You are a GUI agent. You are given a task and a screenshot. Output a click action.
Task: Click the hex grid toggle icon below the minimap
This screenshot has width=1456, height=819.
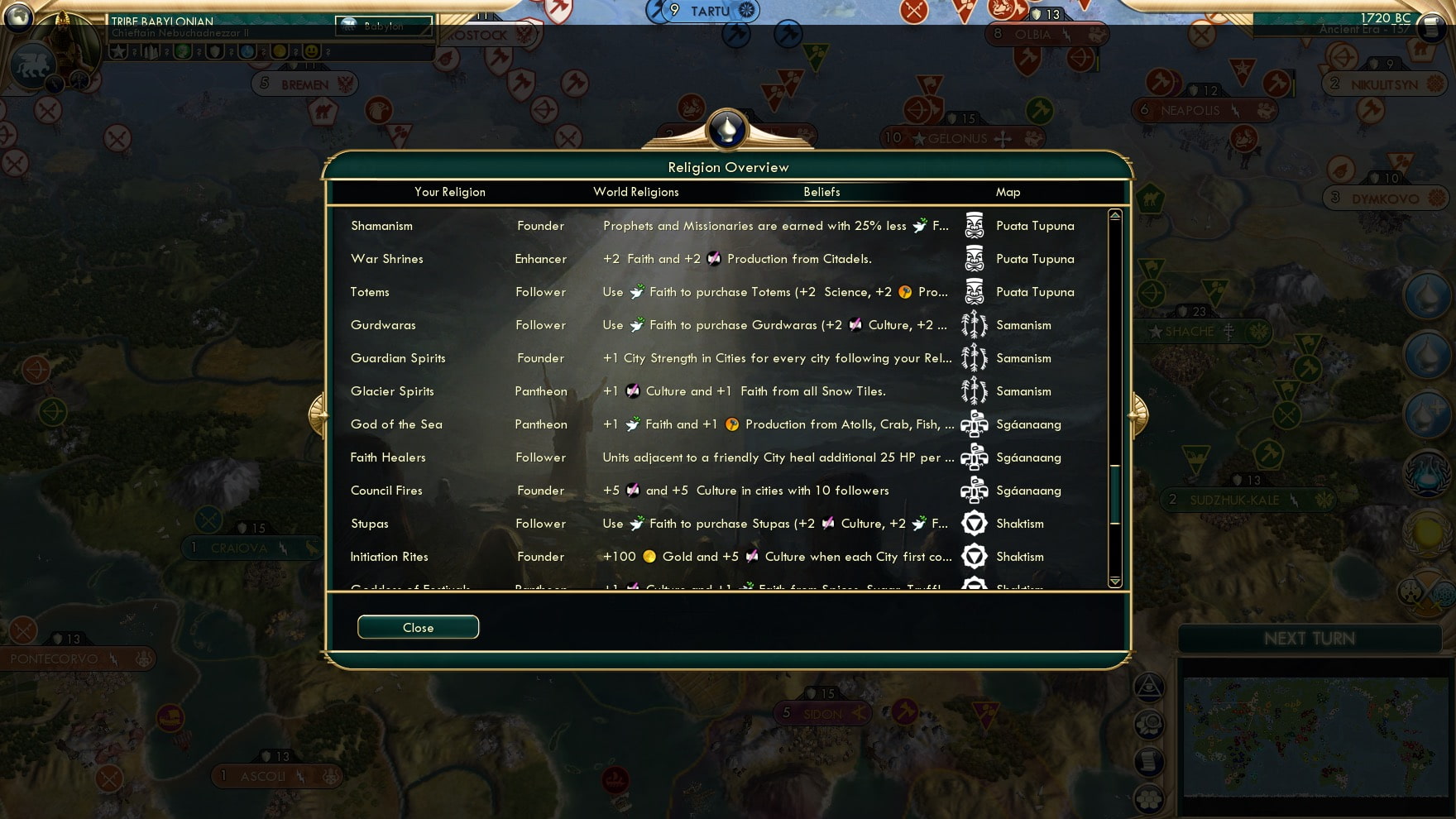pyautogui.click(x=1149, y=798)
